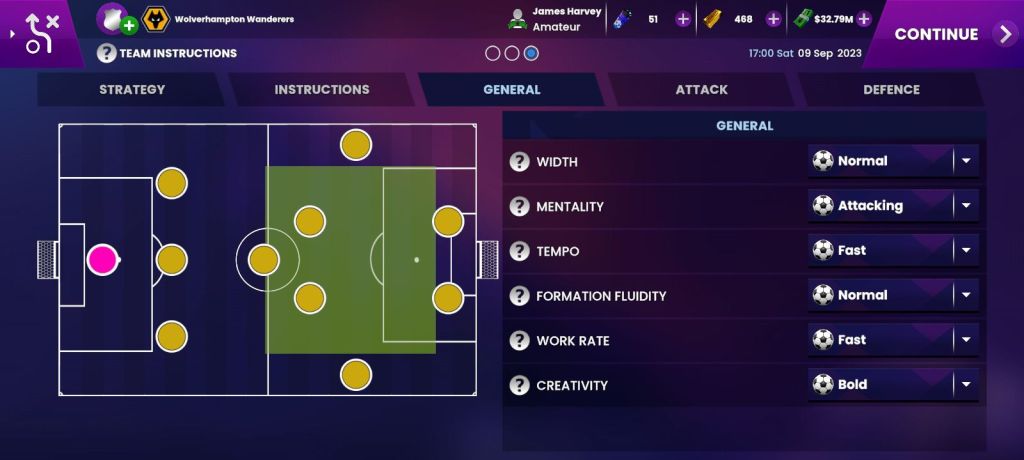Switch to the Strategy tab
Image resolution: width=1024 pixels, height=460 pixels.
(132, 90)
